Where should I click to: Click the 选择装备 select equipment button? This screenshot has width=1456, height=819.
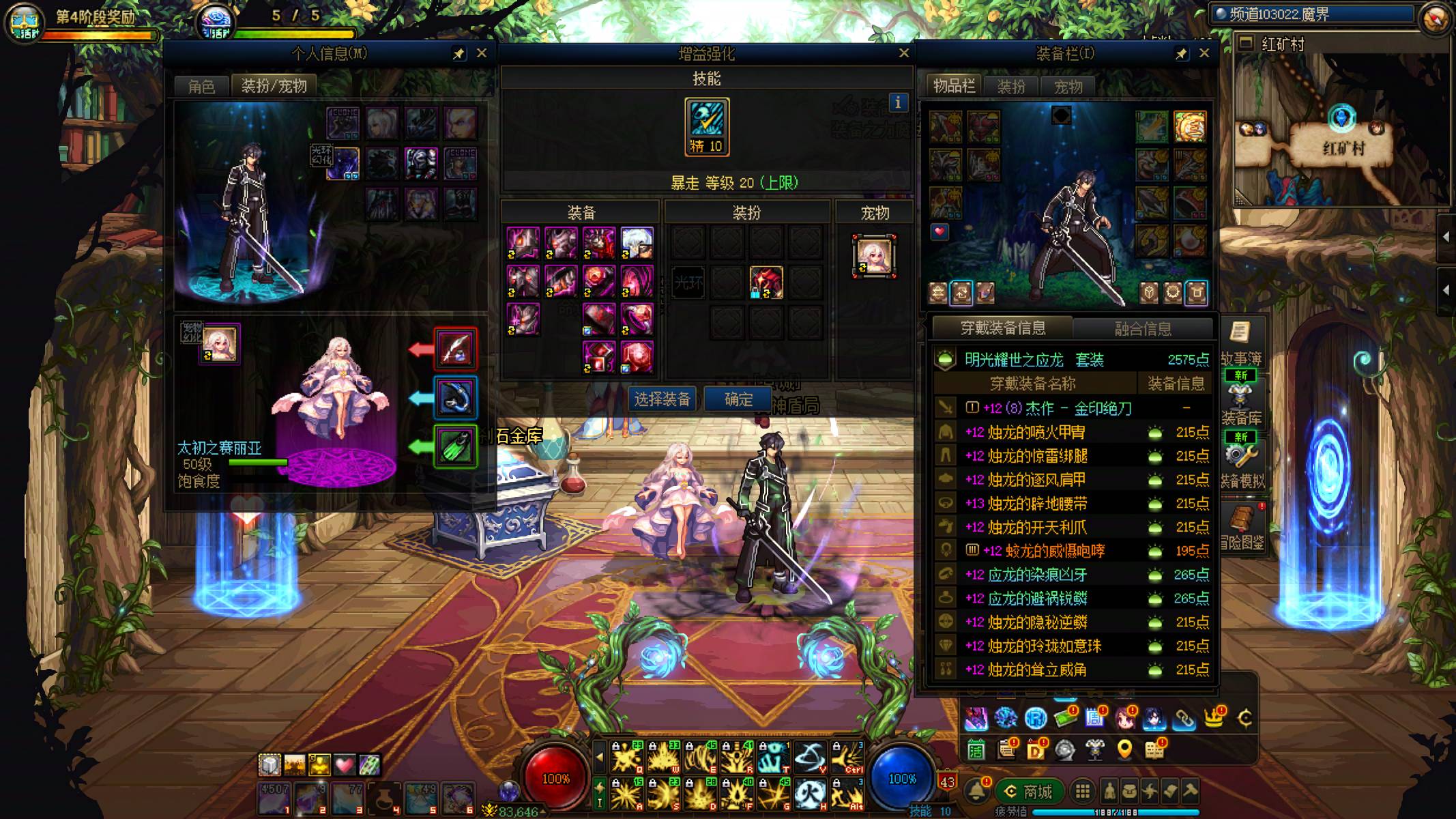tap(662, 399)
